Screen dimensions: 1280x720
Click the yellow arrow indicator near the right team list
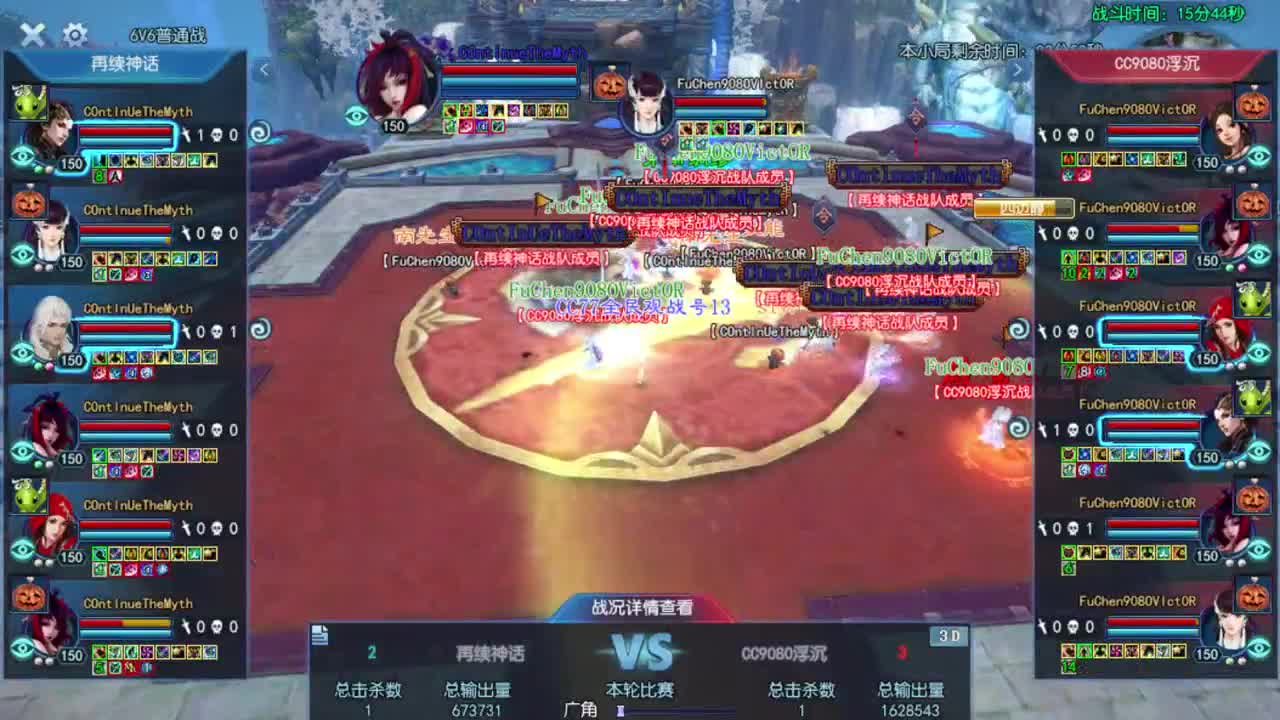coord(935,232)
